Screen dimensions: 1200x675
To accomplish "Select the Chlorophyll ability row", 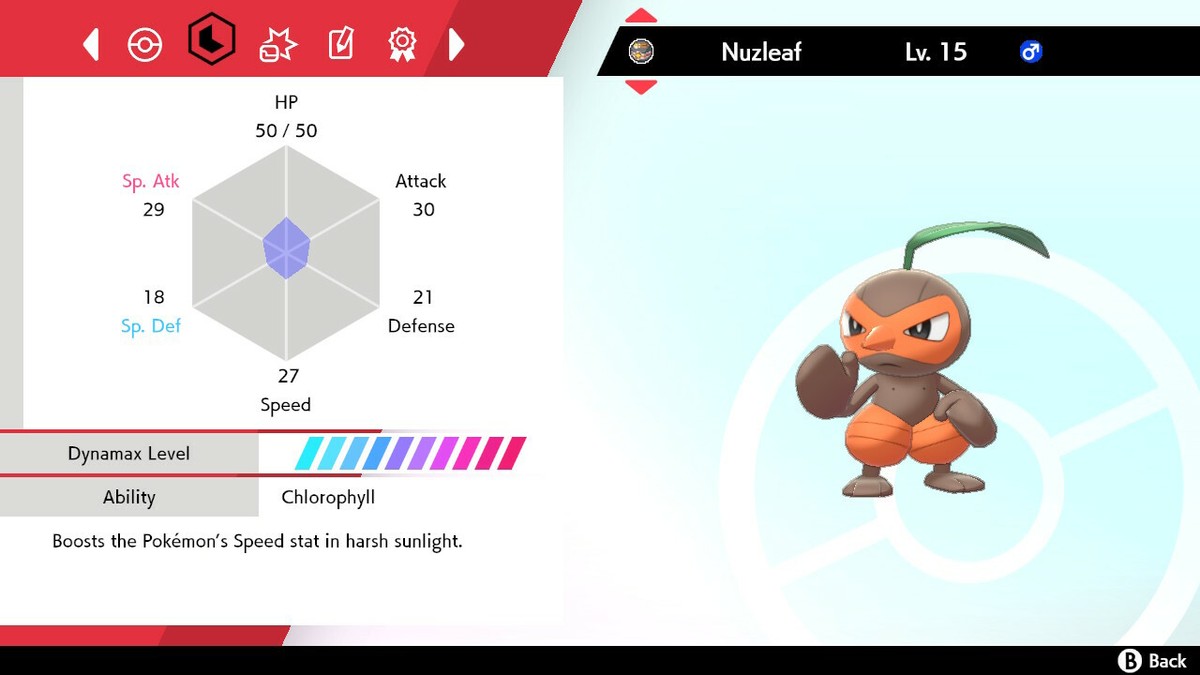I will coord(328,497).
